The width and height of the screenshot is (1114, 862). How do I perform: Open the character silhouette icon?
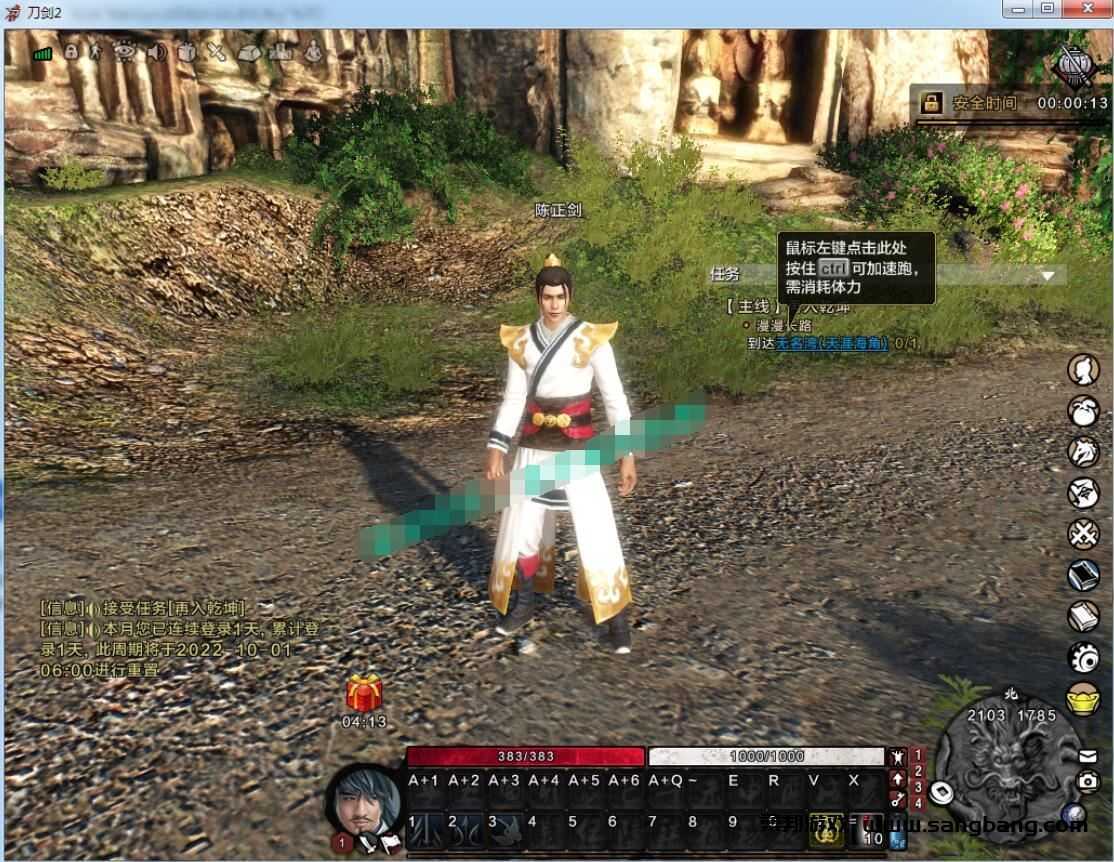[x=1083, y=370]
